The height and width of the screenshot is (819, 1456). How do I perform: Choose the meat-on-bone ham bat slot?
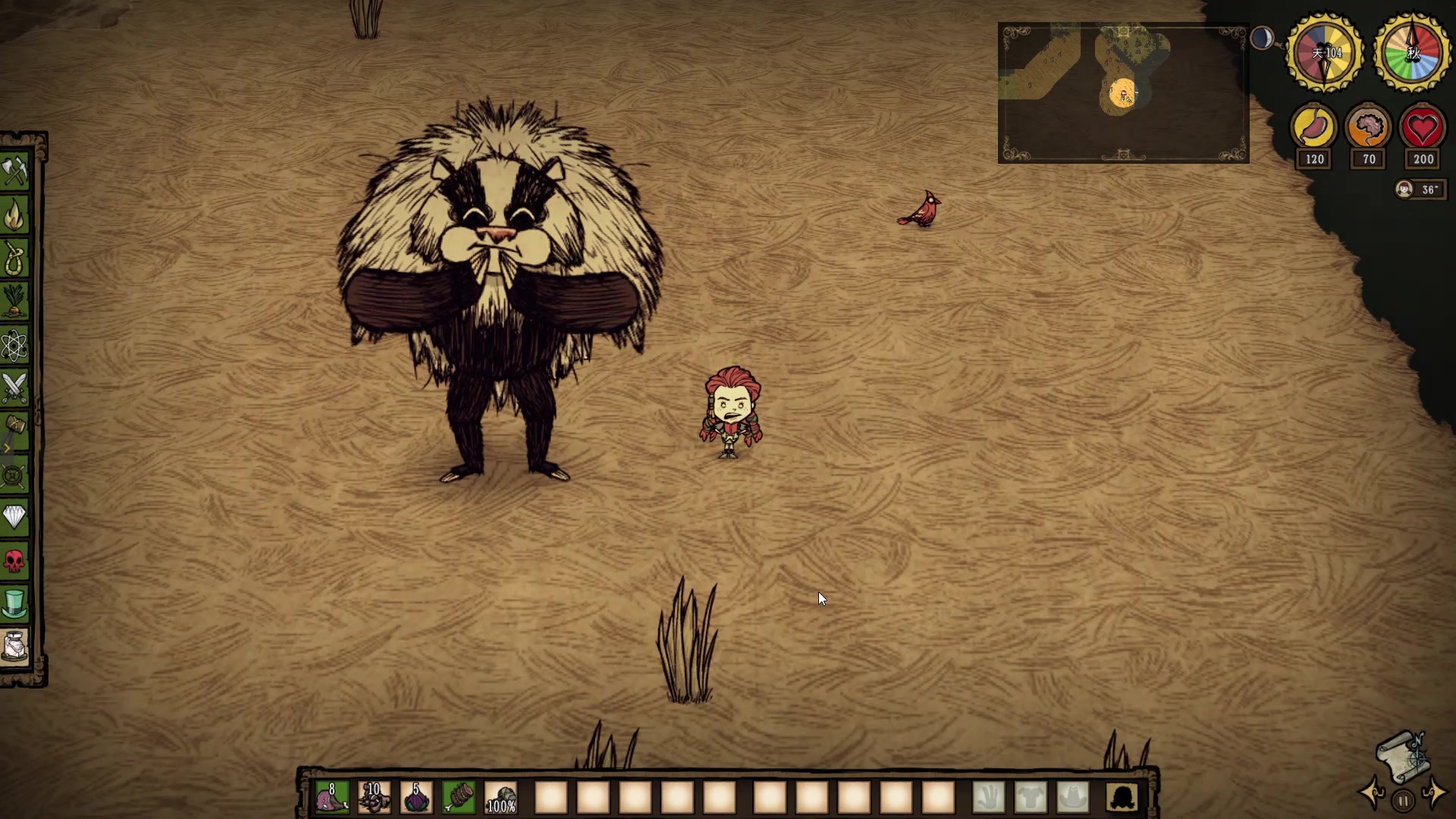click(459, 797)
